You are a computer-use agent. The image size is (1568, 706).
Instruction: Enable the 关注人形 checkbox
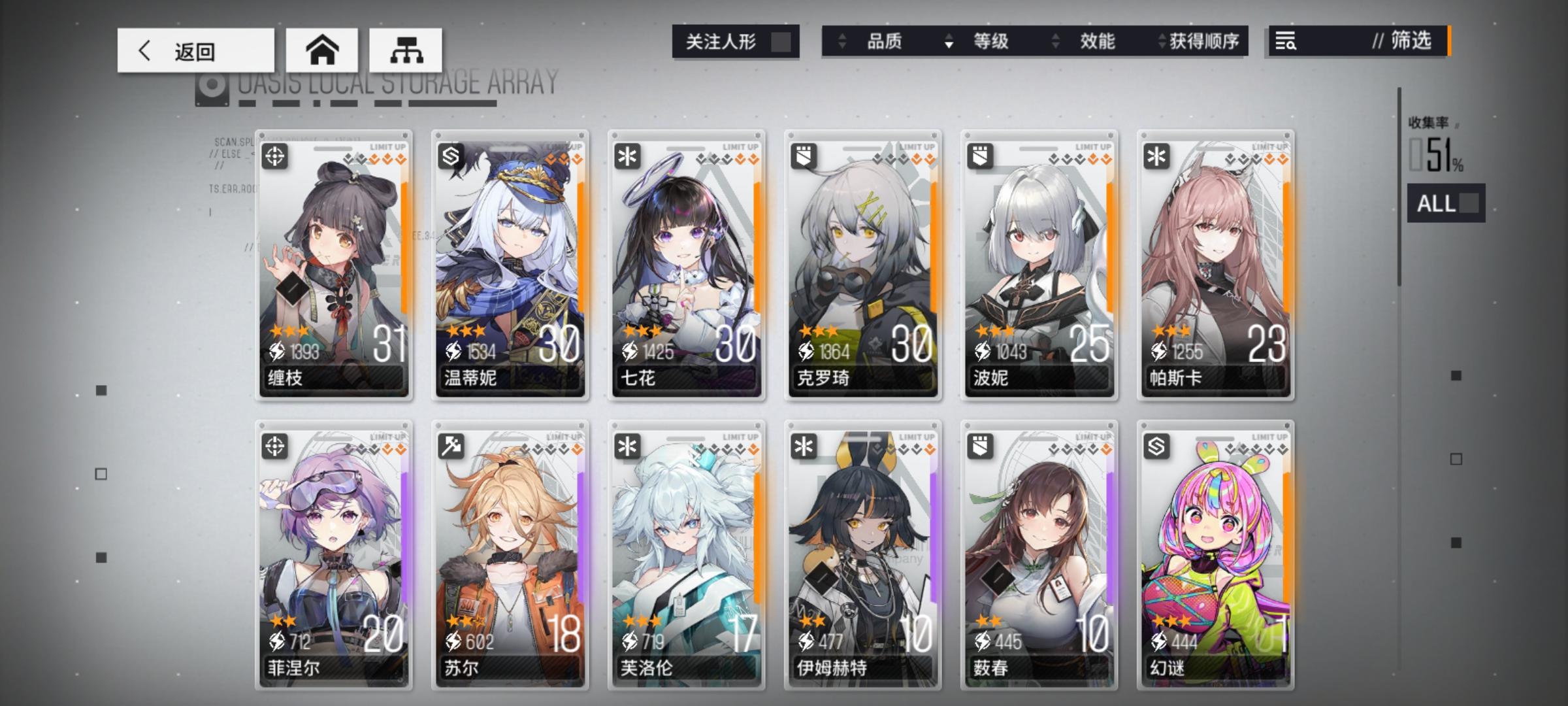[x=783, y=41]
